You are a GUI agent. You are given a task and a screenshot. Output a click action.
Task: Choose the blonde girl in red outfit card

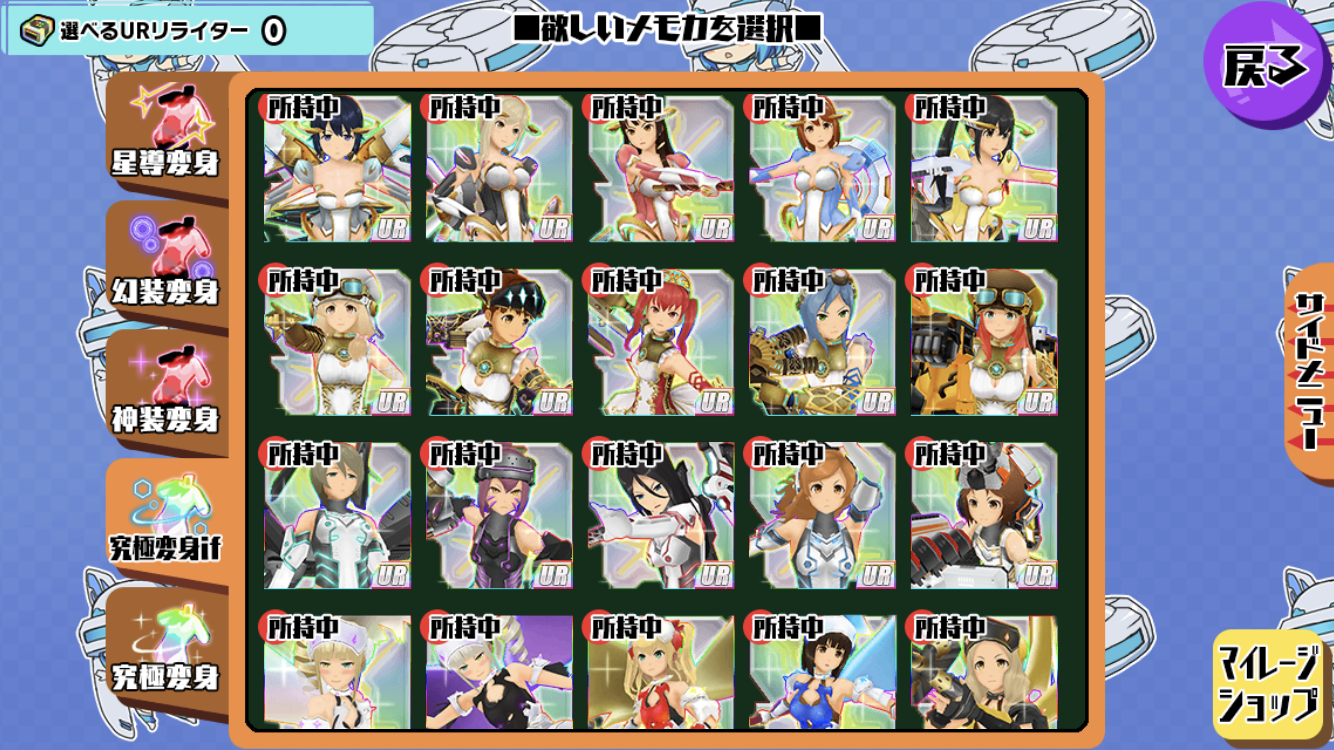(660, 672)
